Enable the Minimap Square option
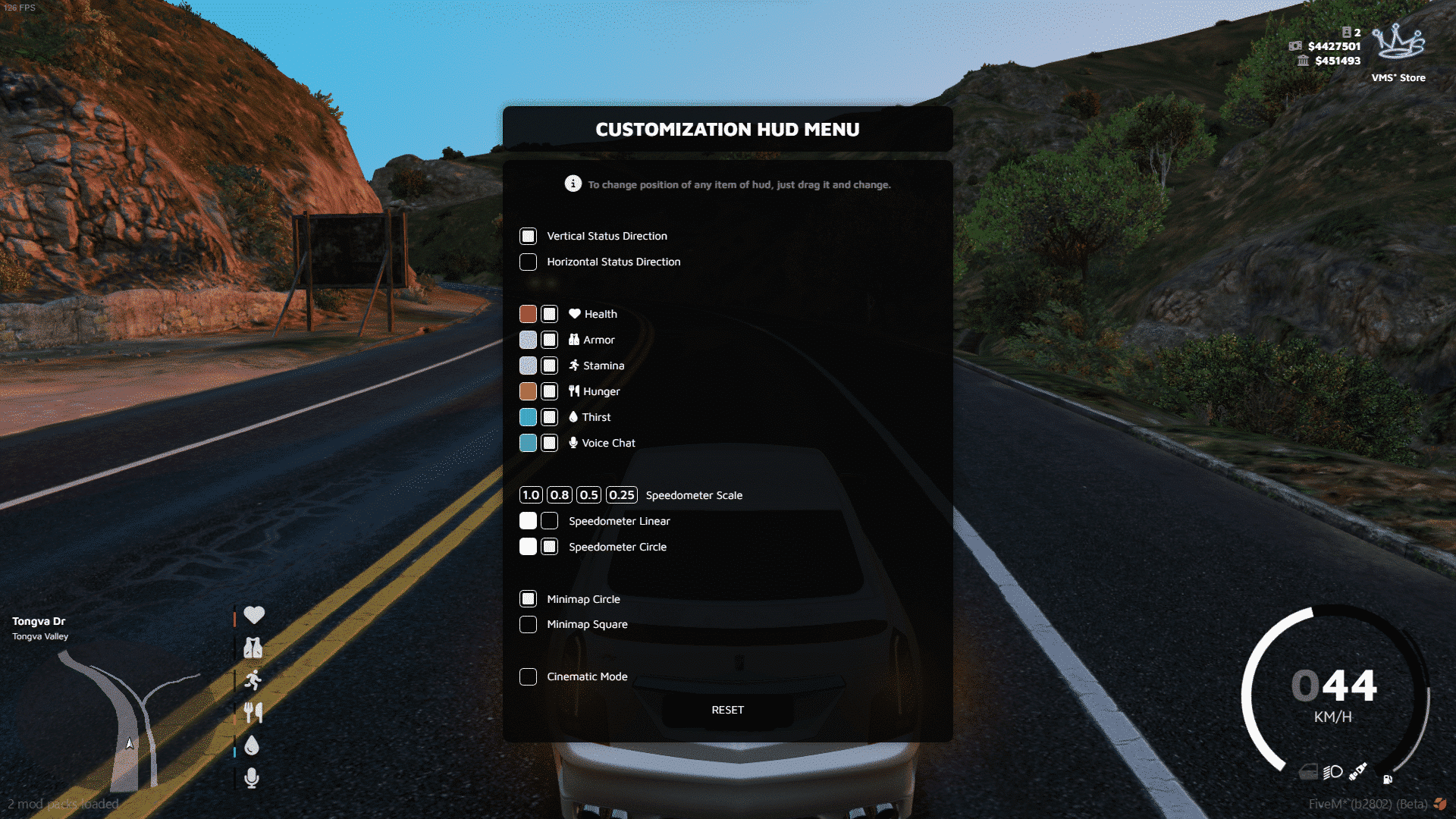The width and height of the screenshot is (1456, 819). point(528,624)
